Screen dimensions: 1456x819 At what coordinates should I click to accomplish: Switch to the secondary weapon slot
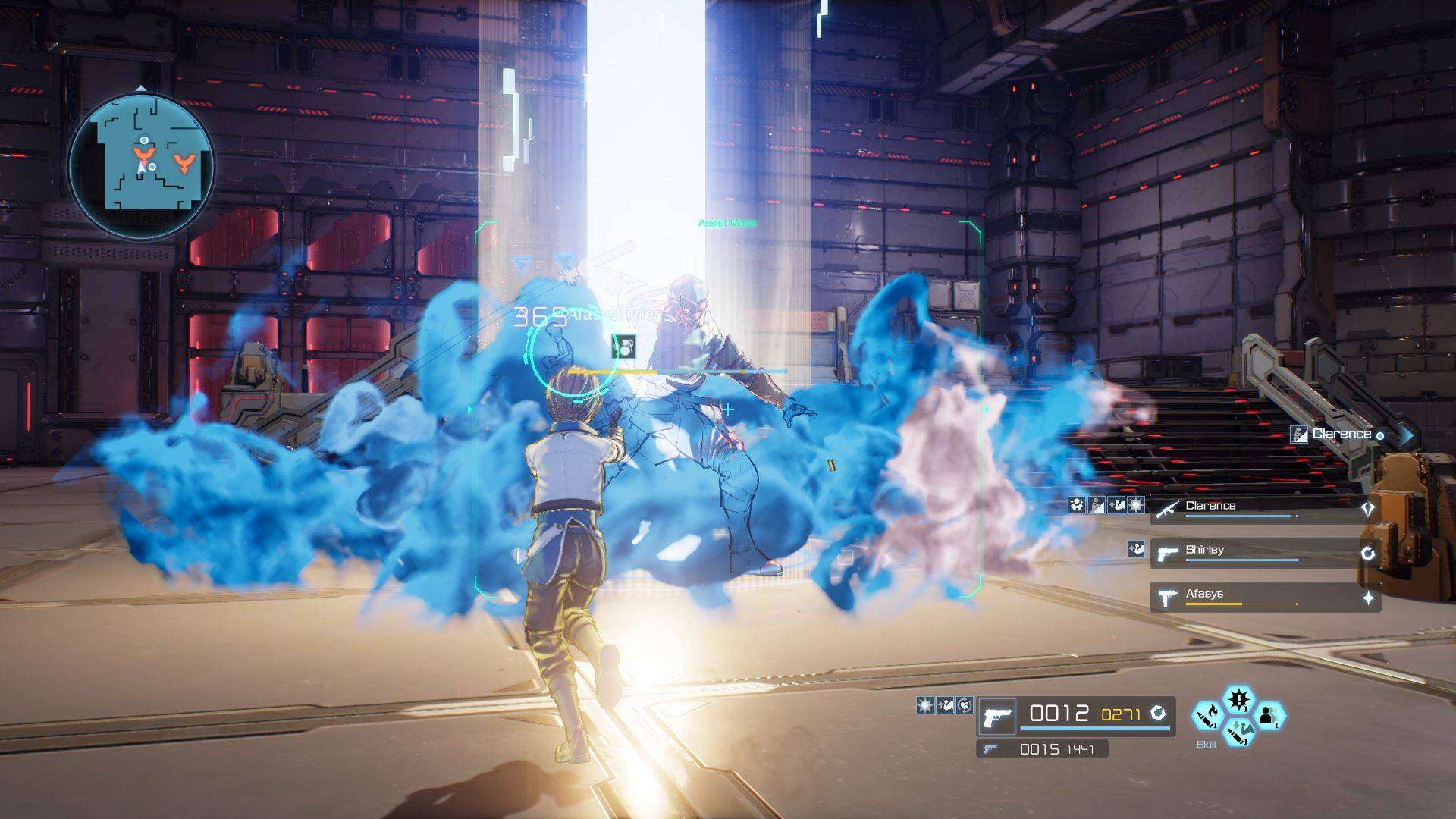[x=1043, y=749]
